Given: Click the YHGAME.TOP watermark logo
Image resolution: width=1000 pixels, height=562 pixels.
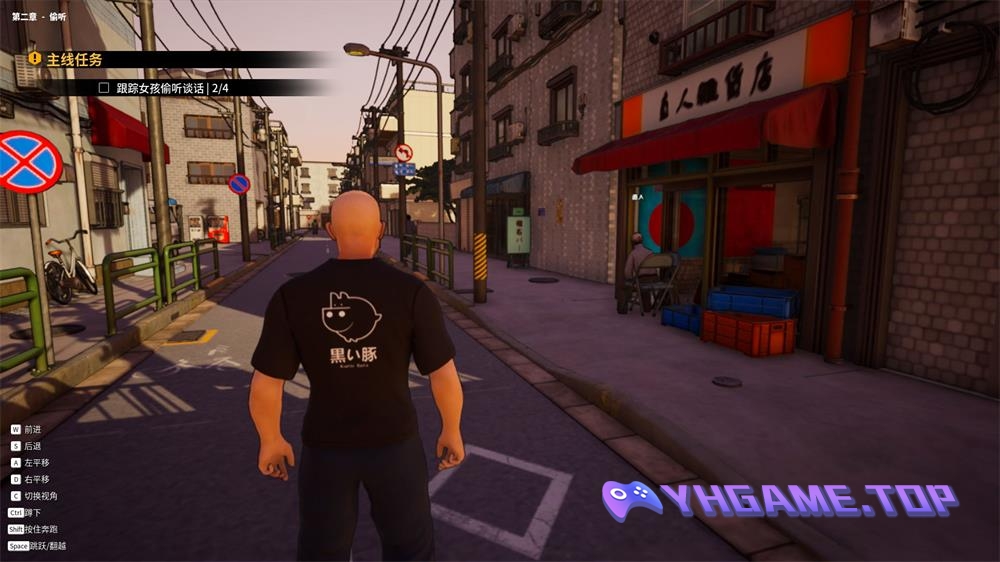Looking at the screenshot, I should tap(780, 500).
